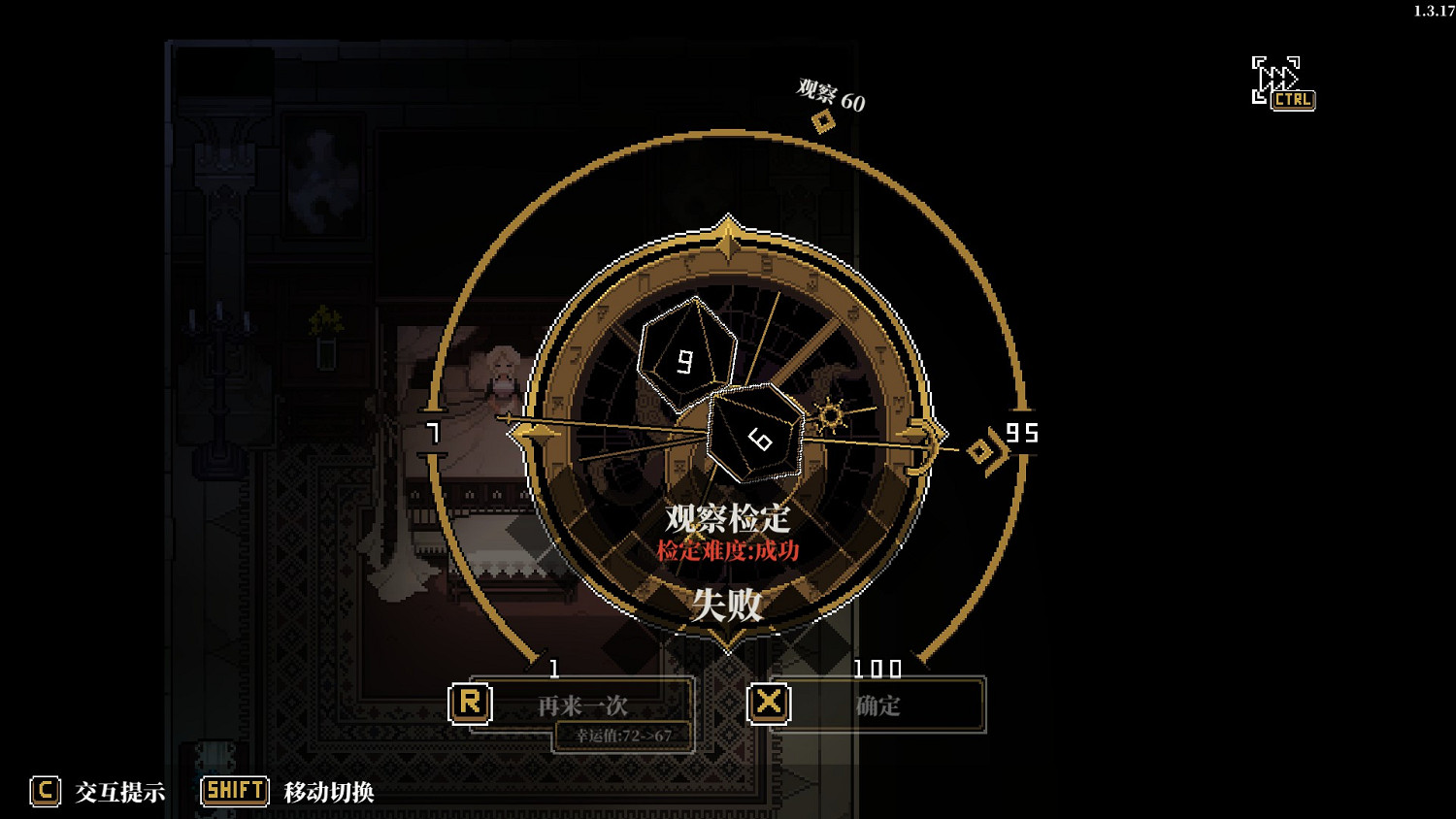Viewport: 1456px width, 819px height.
Task: Select the die showing 9
Action: [x=689, y=357]
